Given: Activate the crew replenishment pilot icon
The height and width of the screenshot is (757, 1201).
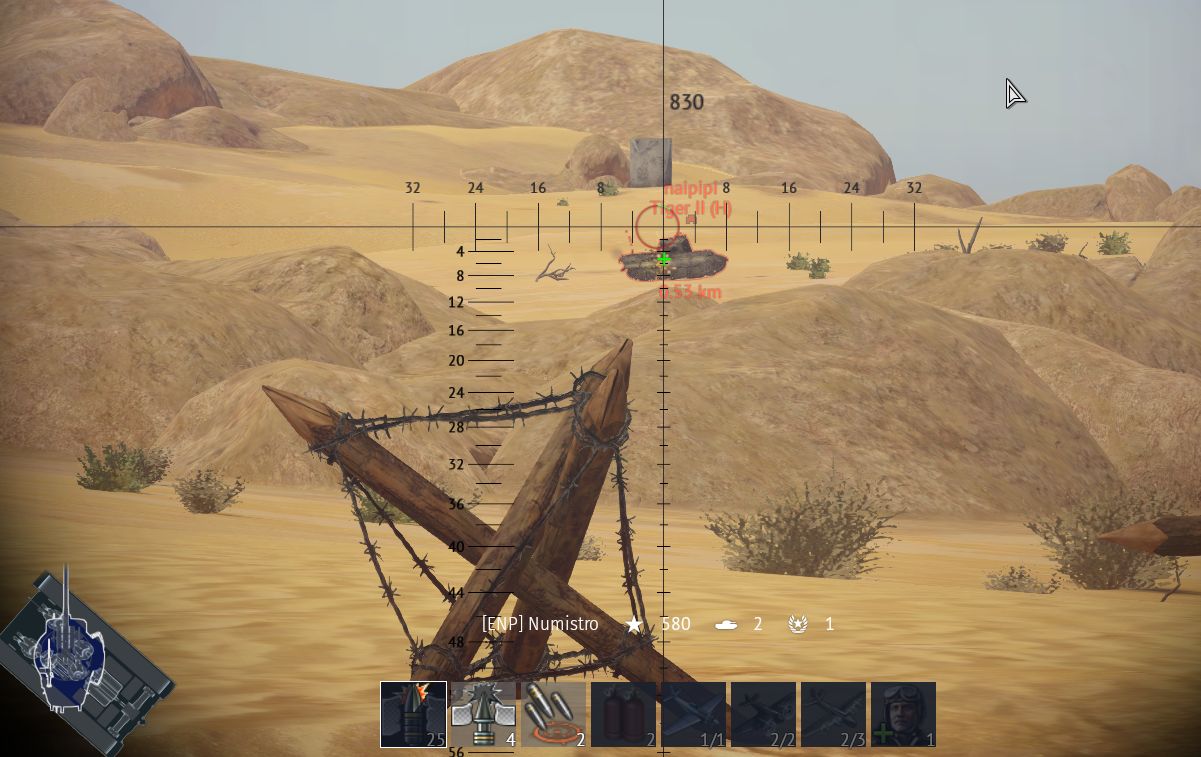Looking at the screenshot, I should coord(903,714).
